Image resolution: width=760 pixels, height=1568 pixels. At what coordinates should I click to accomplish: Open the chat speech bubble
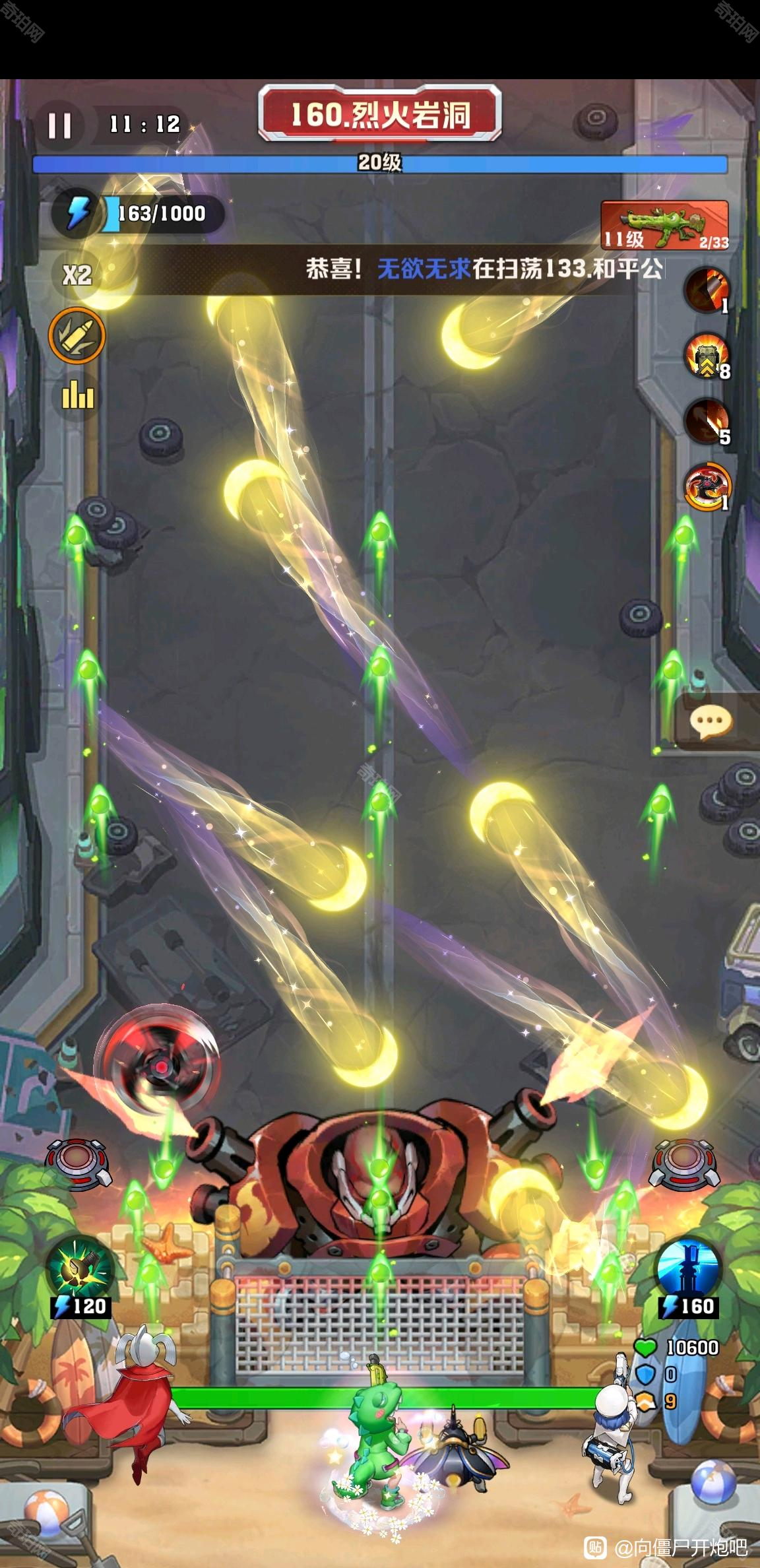(711, 722)
